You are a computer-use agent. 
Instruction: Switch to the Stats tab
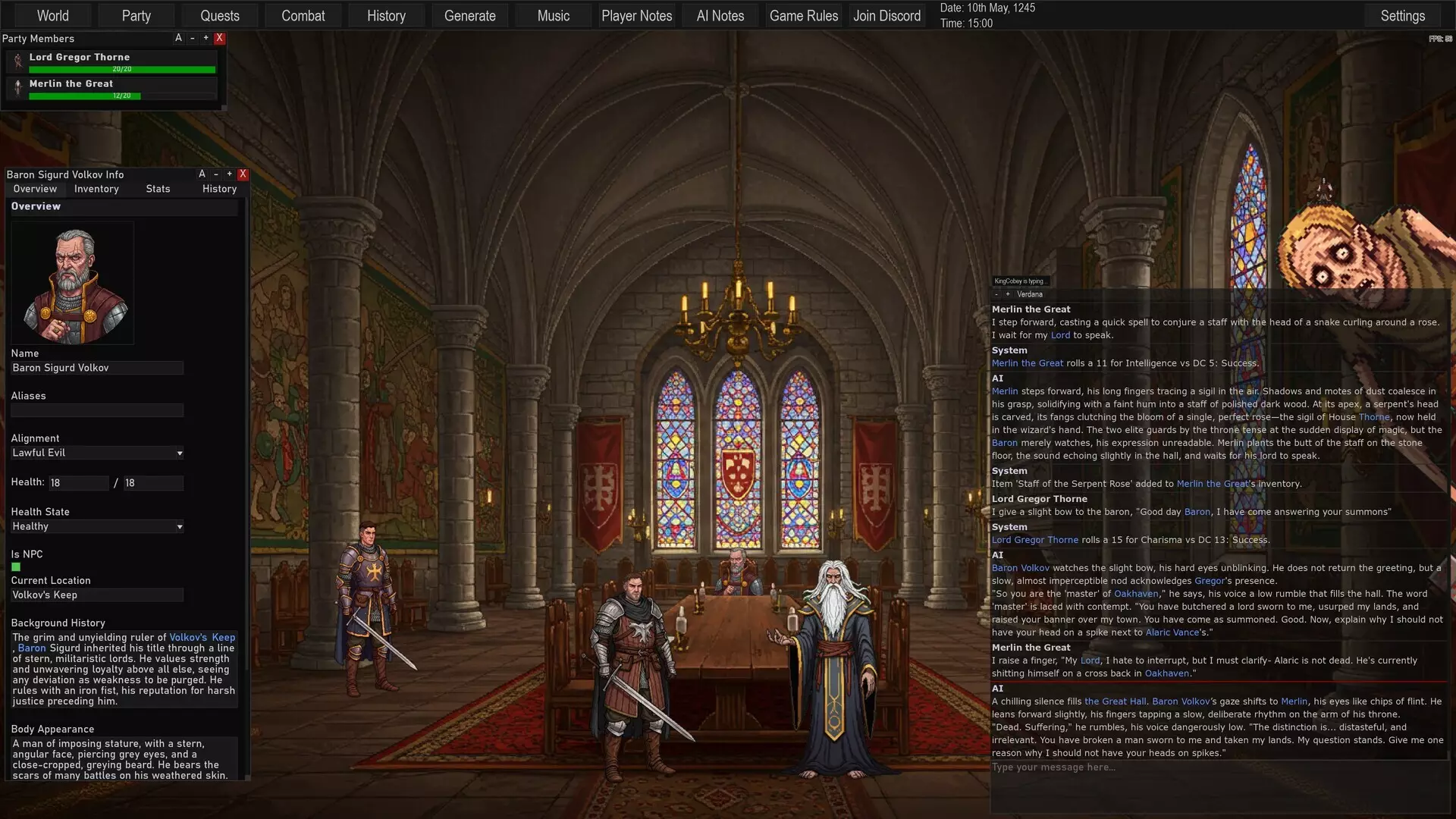(x=158, y=189)
